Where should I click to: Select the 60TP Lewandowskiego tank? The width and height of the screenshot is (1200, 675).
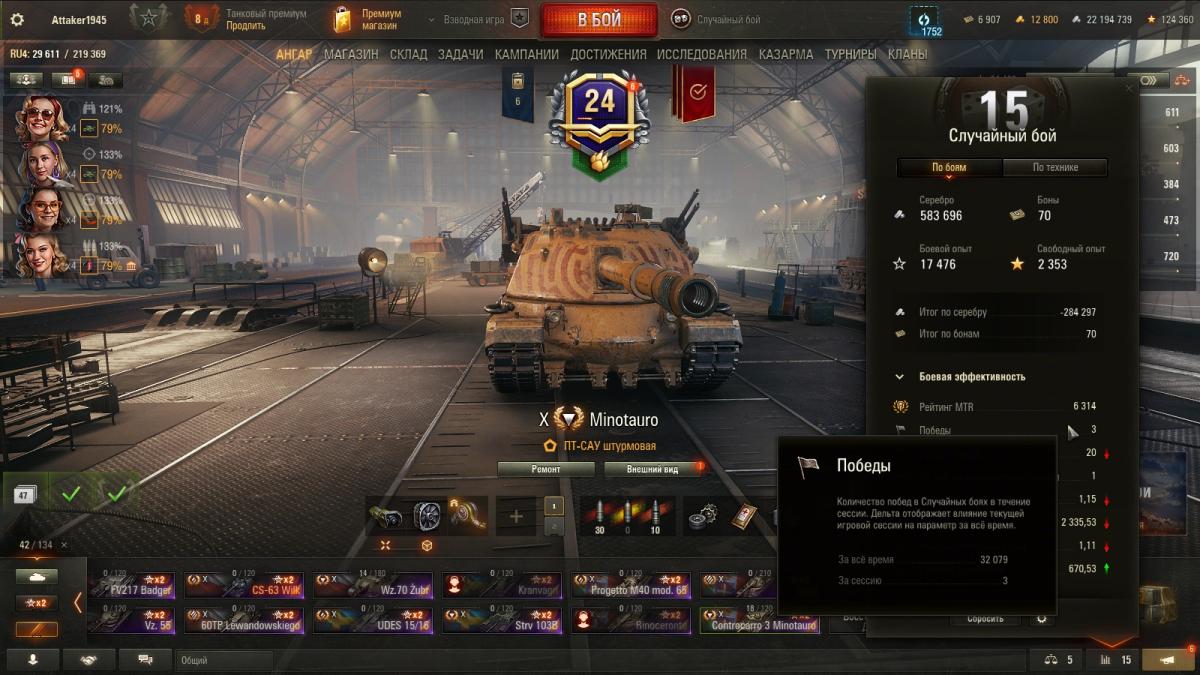(x=244, y=620)
